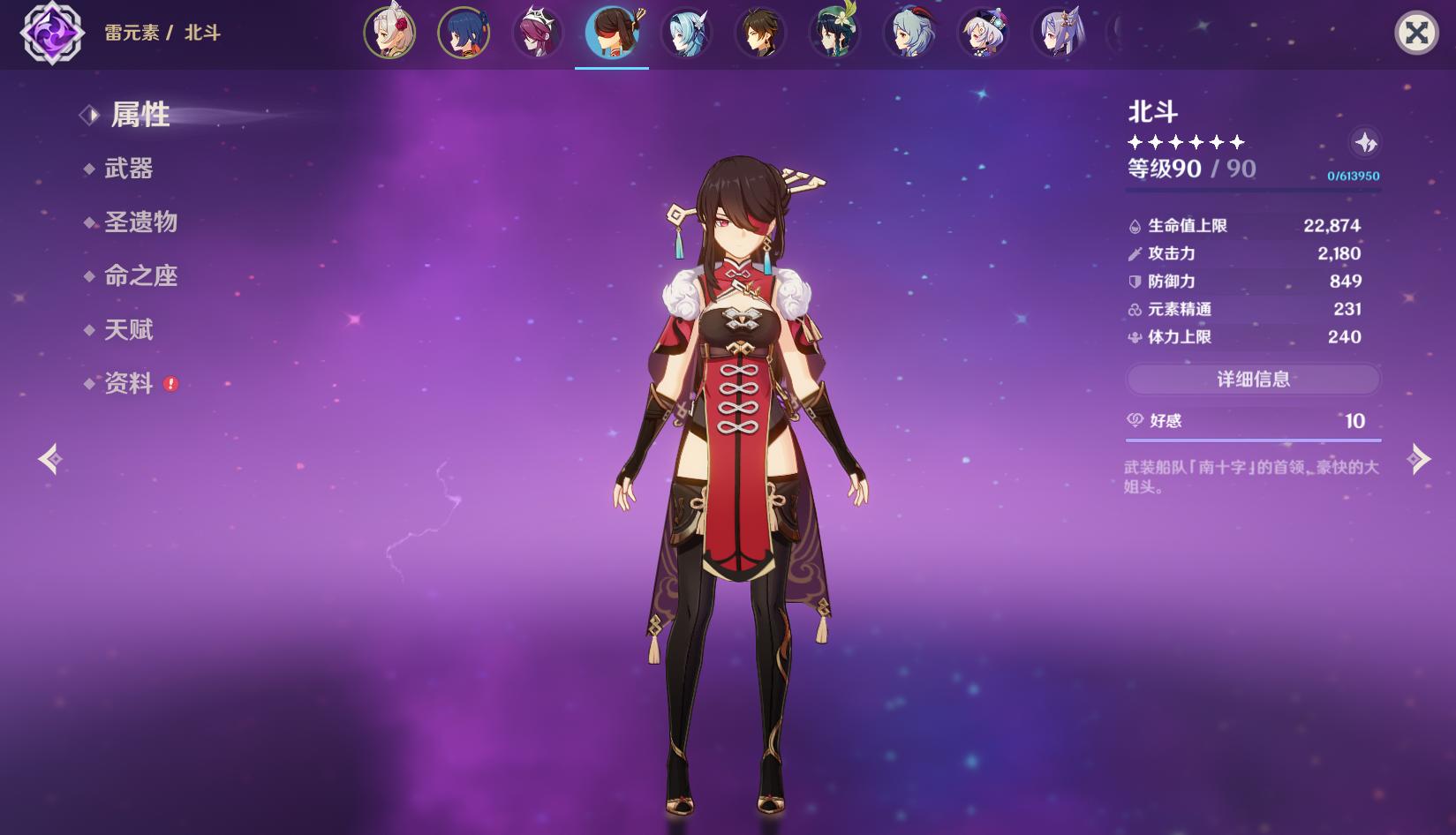This screenshot has height=835, width=1456.
Task: Select Ganyu's portrait
Action: click(909, 34)
